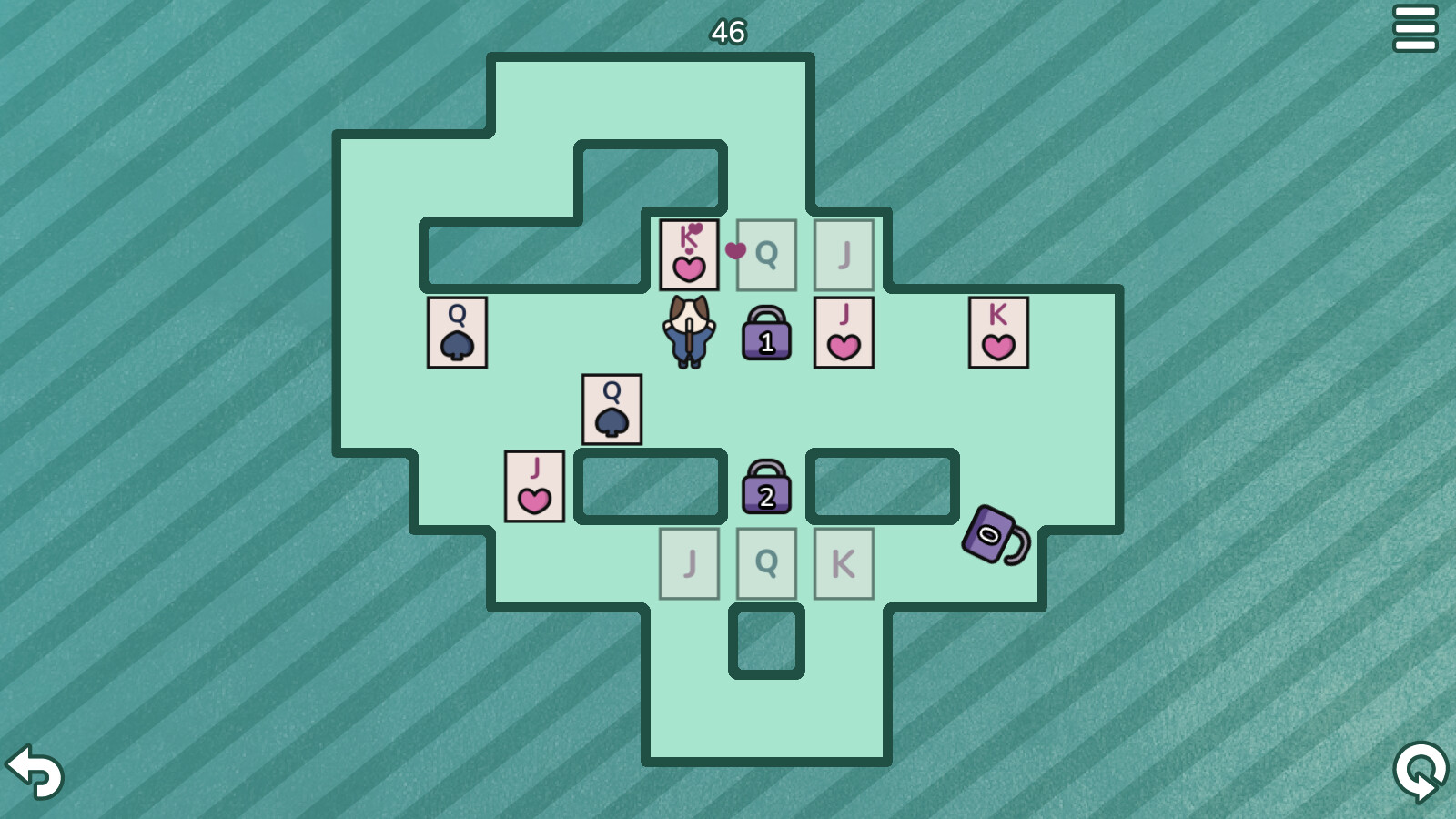
Task: Select the Jack of Hearts card beside lock 1
Action: [844, 334]
